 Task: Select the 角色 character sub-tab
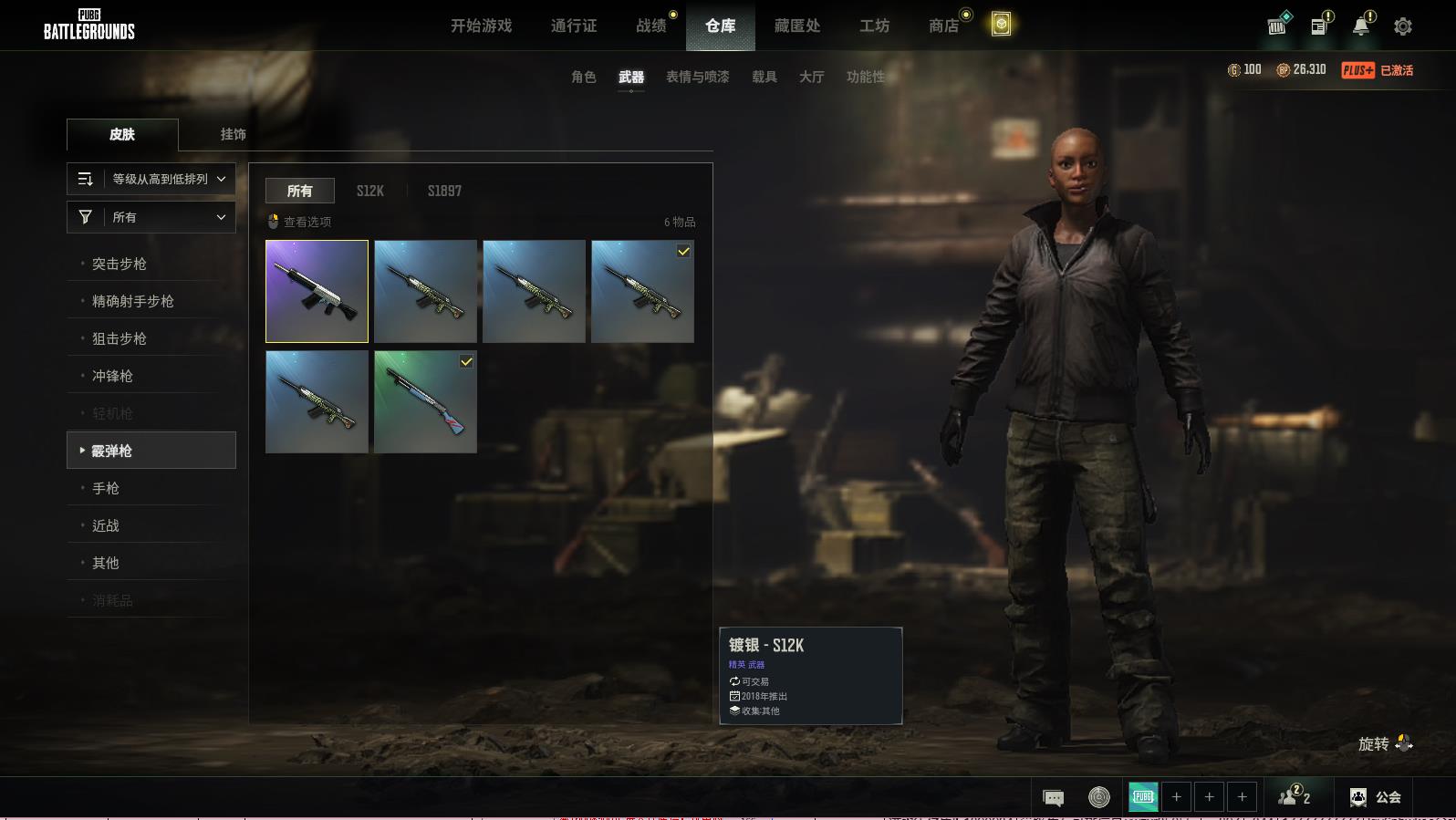(x=584, y=77)
